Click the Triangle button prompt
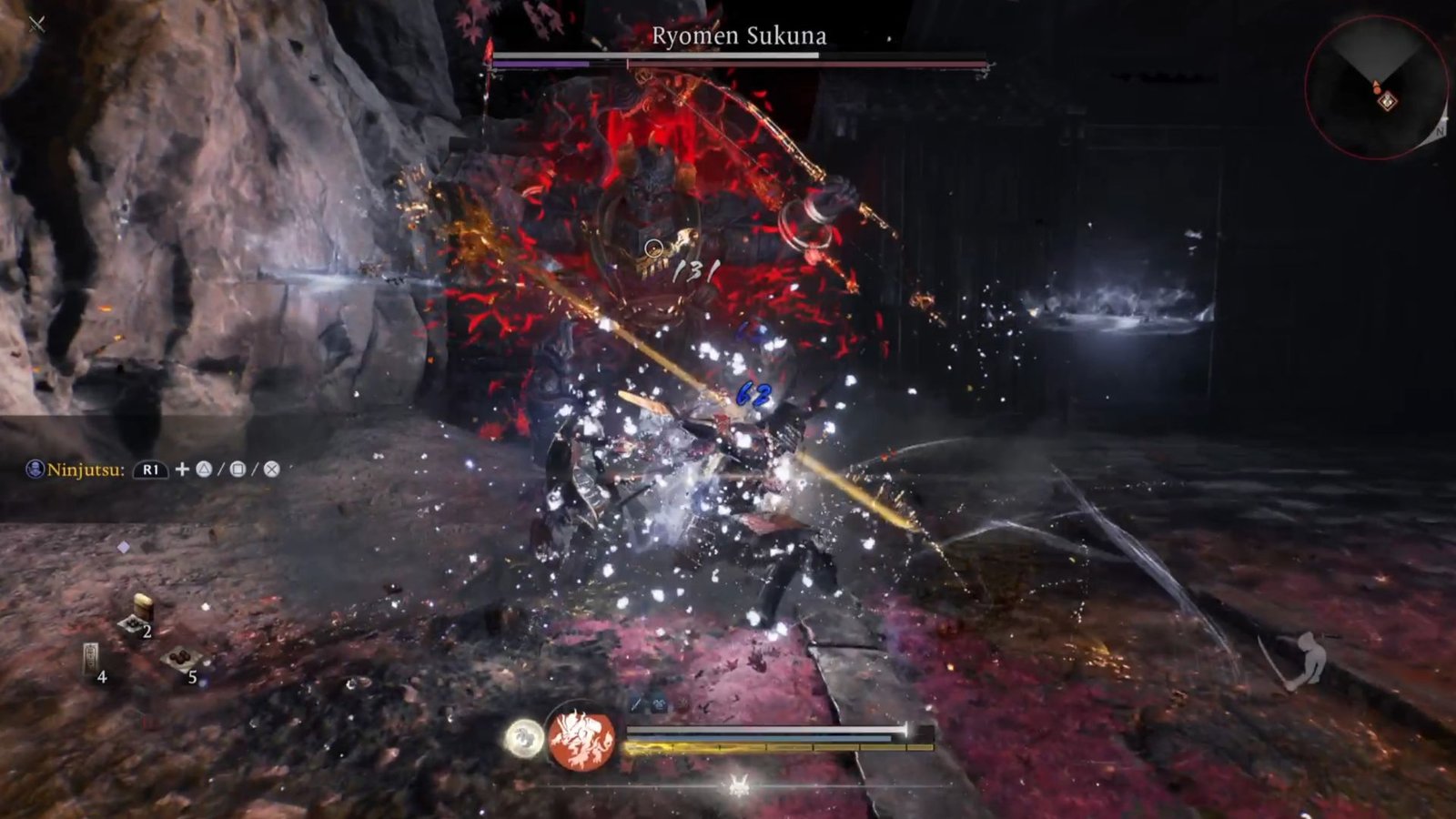Viewport: 1456px width, 819px height. point(202,470)
